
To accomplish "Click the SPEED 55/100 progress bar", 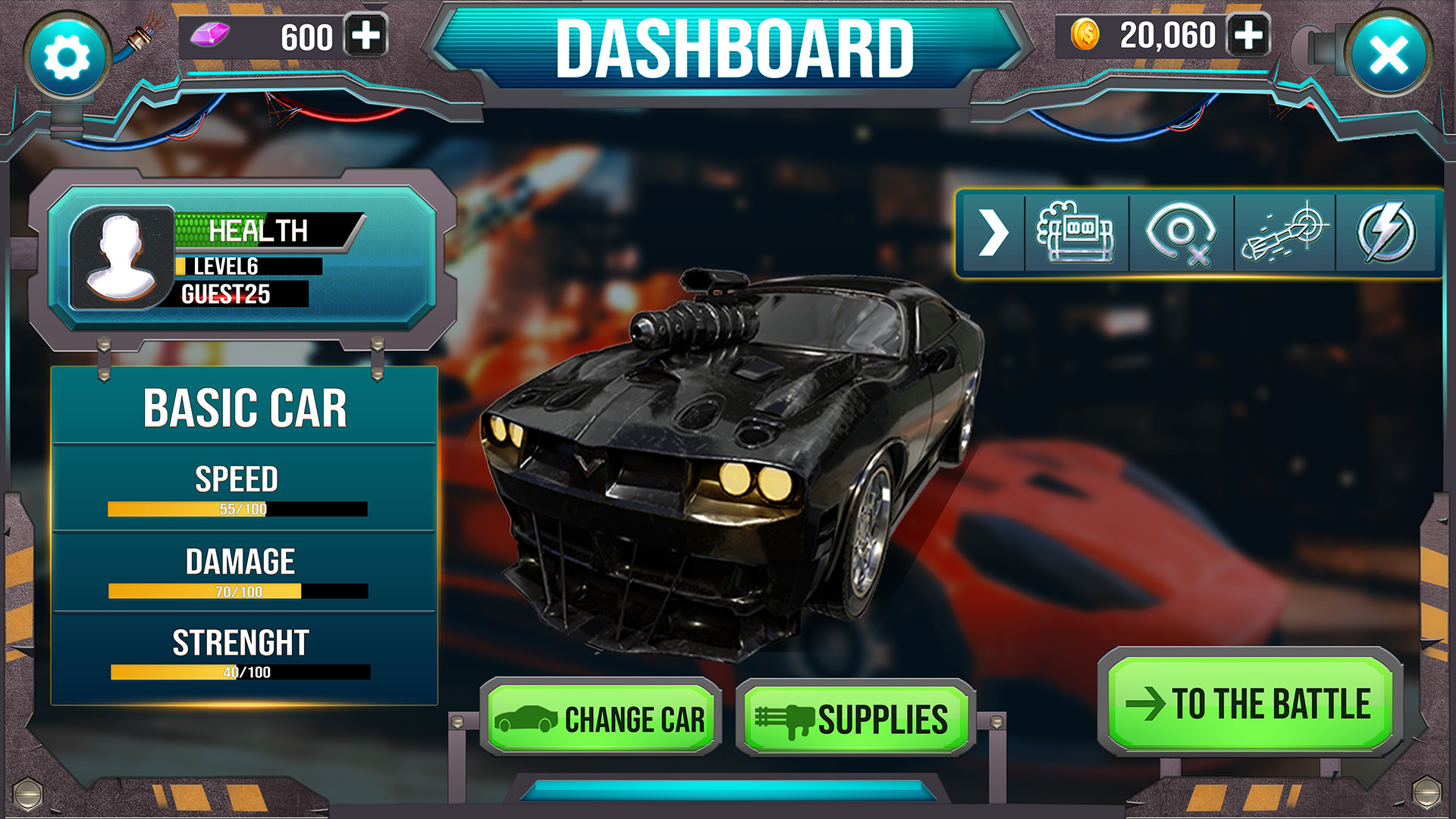I will 237,507.
